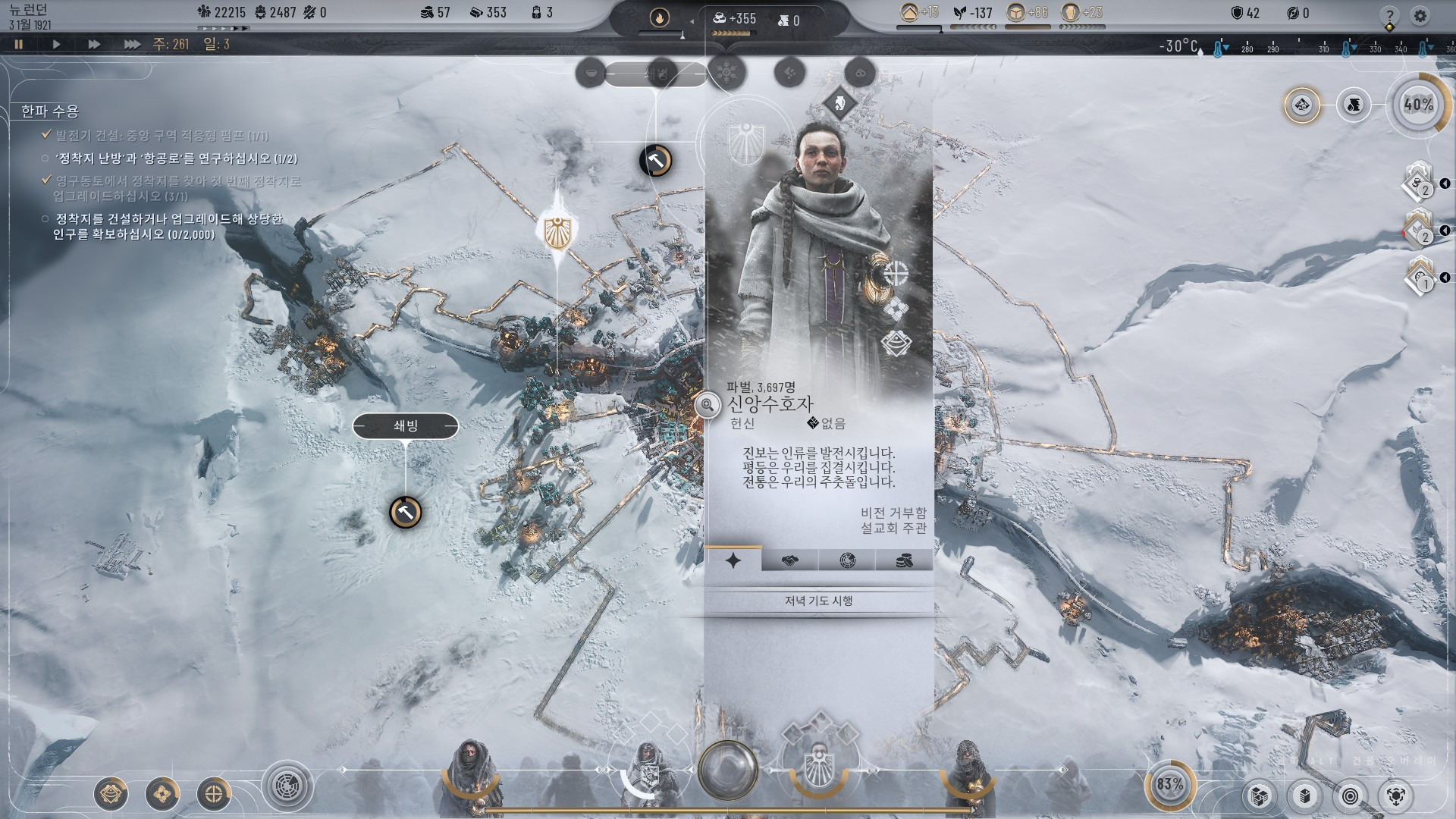The width and height of the screenshot is (1456, 819).
Task: Open the central orb at the bottom
Action: pyautogui.click(x=728, y=770)
